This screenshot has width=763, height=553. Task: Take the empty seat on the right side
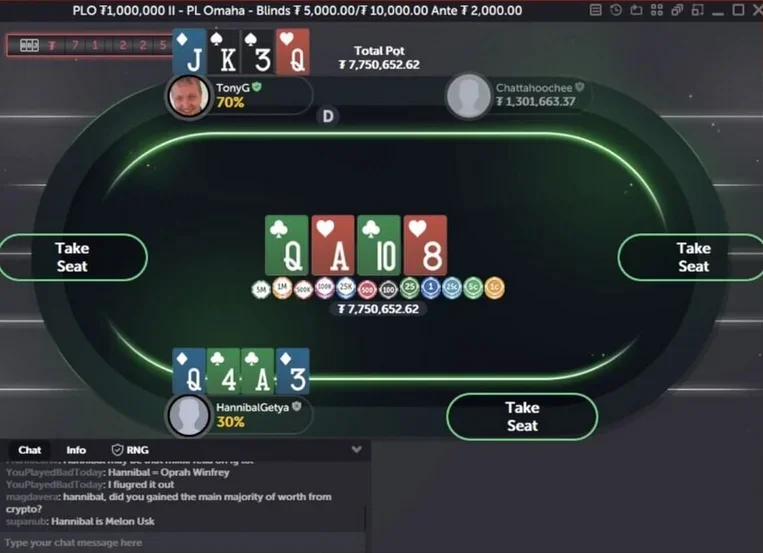pos(692,257)
